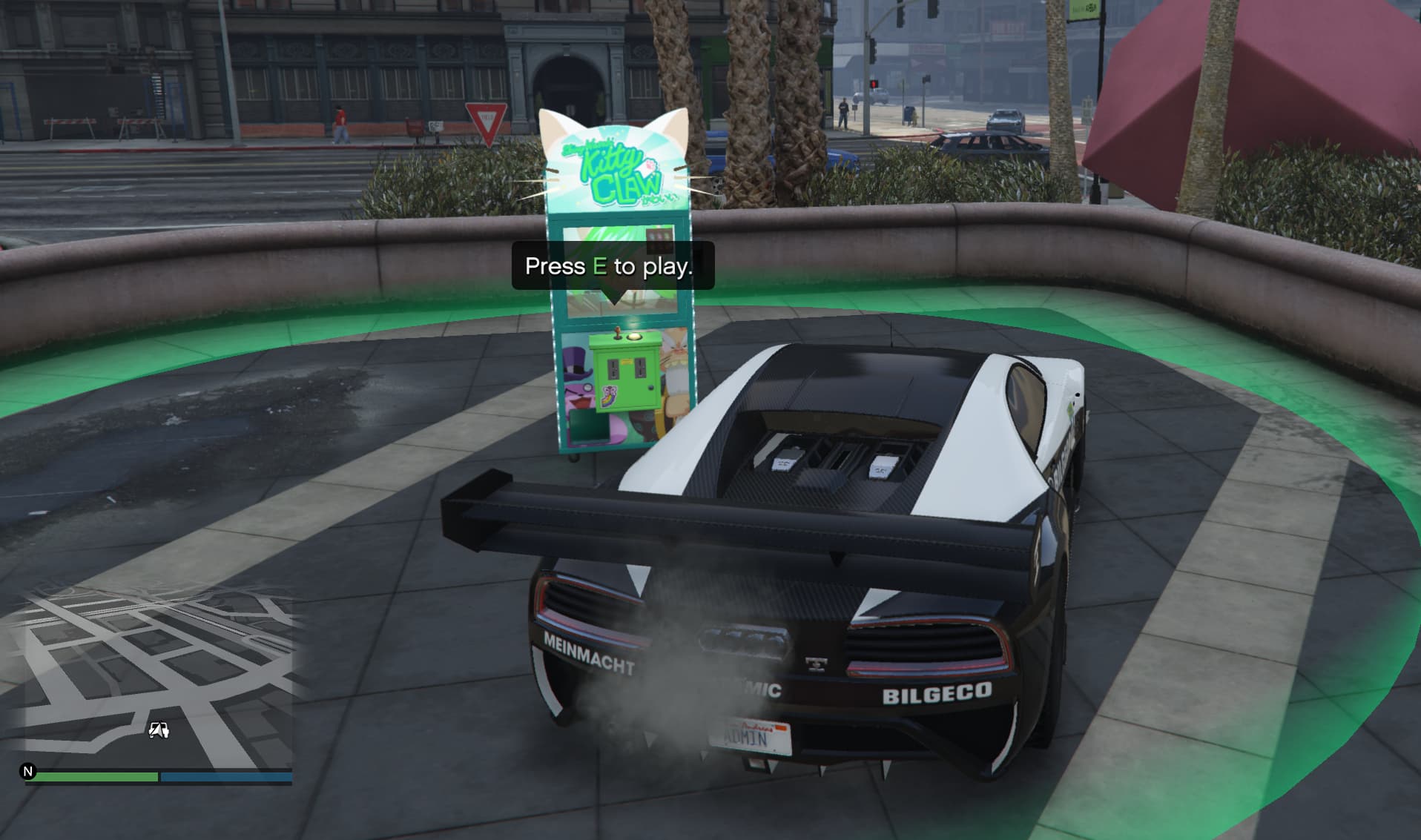Click the rainbow sticker on the coin box
This screenshot has width=1421, height=840.
click(609, 396)
